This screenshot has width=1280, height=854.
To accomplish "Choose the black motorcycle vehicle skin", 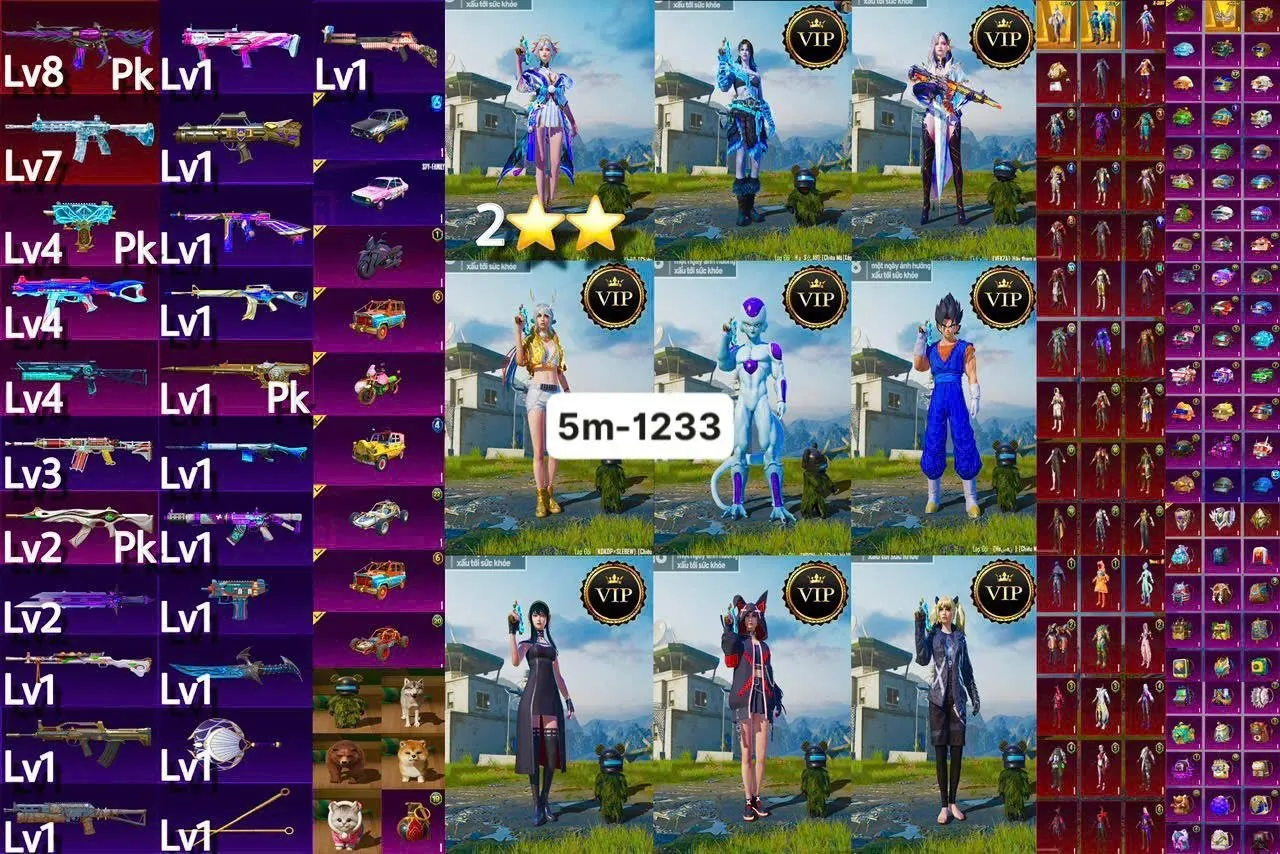I will [380, 258].
